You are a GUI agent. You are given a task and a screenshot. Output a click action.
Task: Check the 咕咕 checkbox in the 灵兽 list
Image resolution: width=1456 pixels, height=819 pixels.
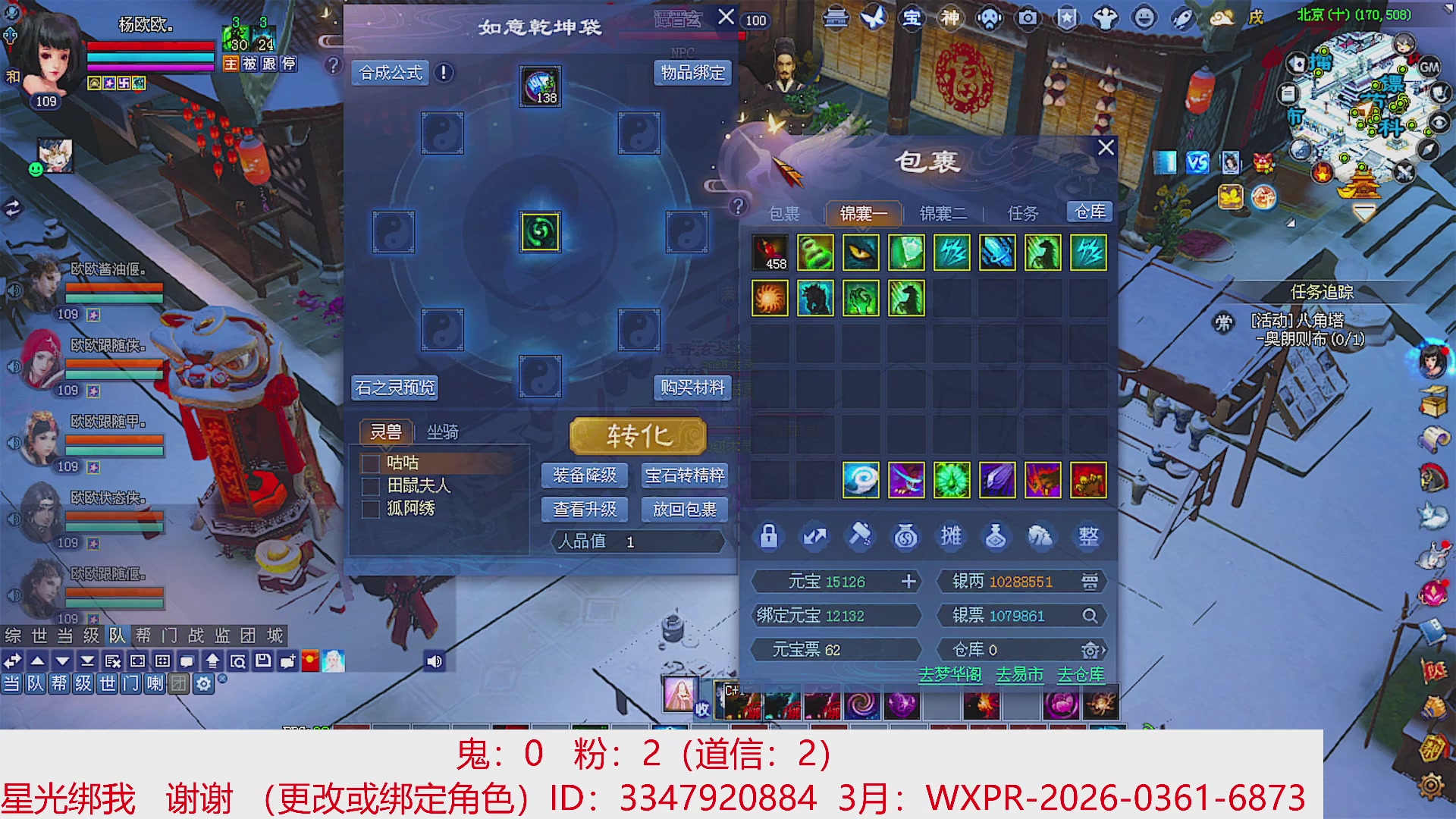pos(371,463)
